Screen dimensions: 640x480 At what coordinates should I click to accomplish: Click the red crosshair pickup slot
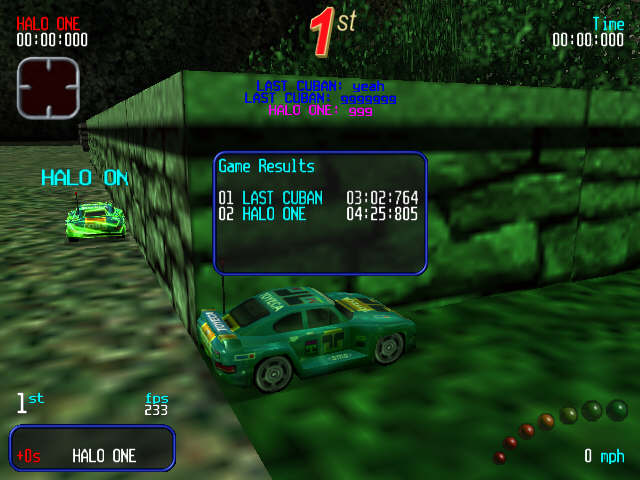47,87
